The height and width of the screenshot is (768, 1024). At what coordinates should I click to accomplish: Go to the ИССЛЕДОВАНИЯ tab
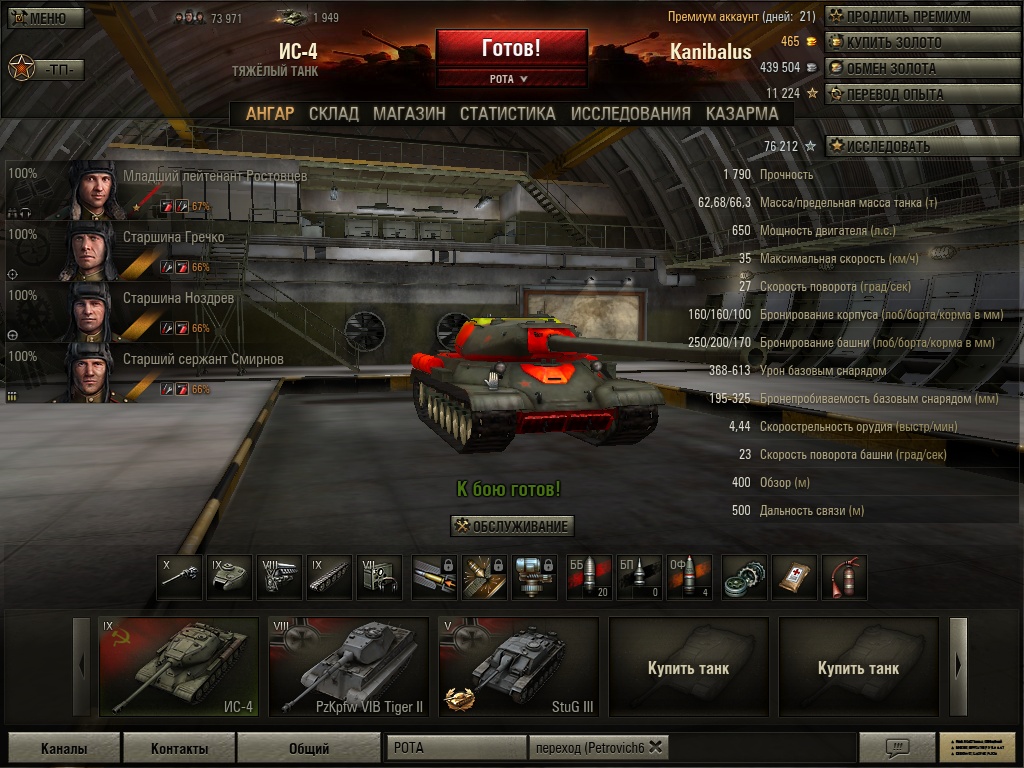630,114
